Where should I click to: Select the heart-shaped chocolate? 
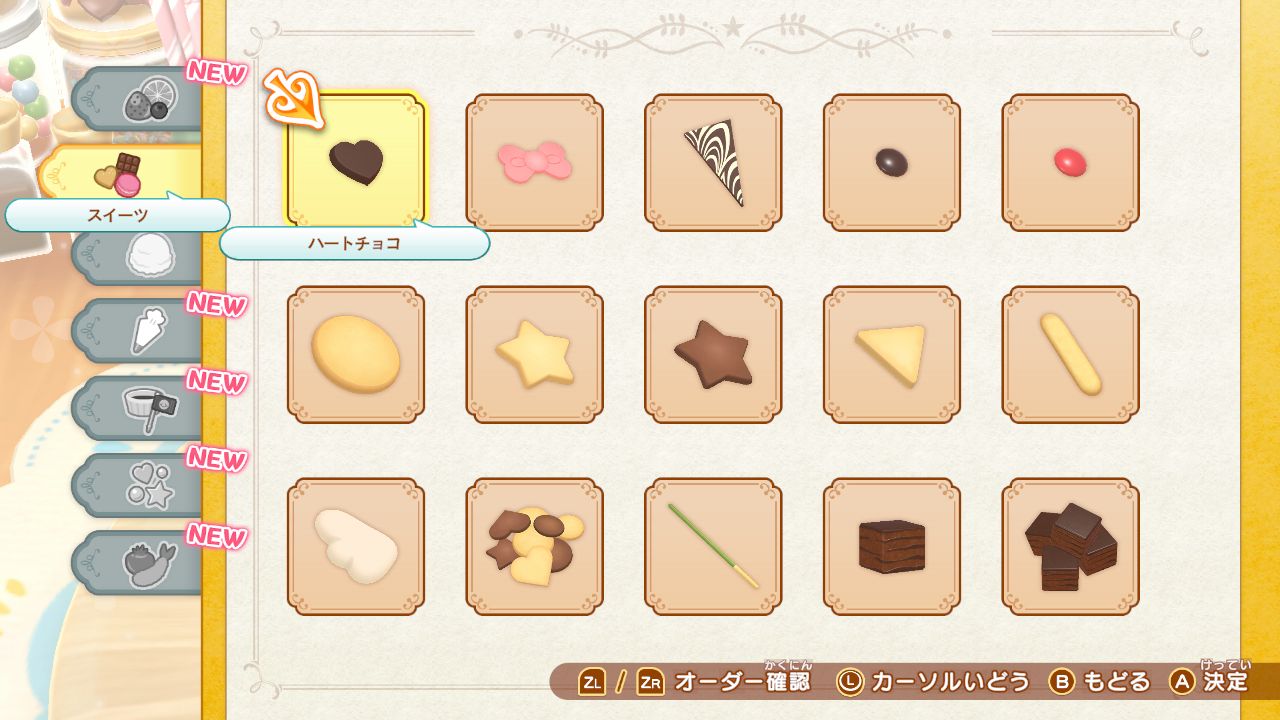[x=355, y=163]
